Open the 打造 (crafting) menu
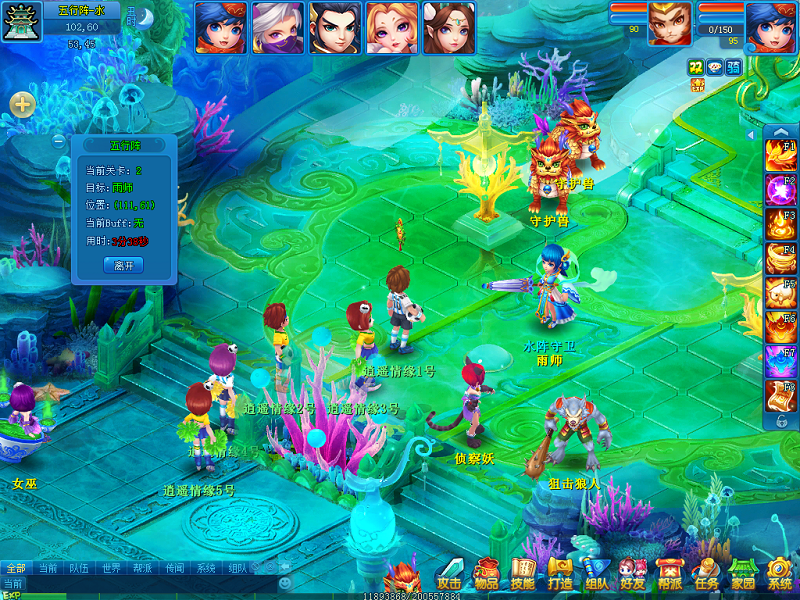The image size is (800, 600). [560, 575]
